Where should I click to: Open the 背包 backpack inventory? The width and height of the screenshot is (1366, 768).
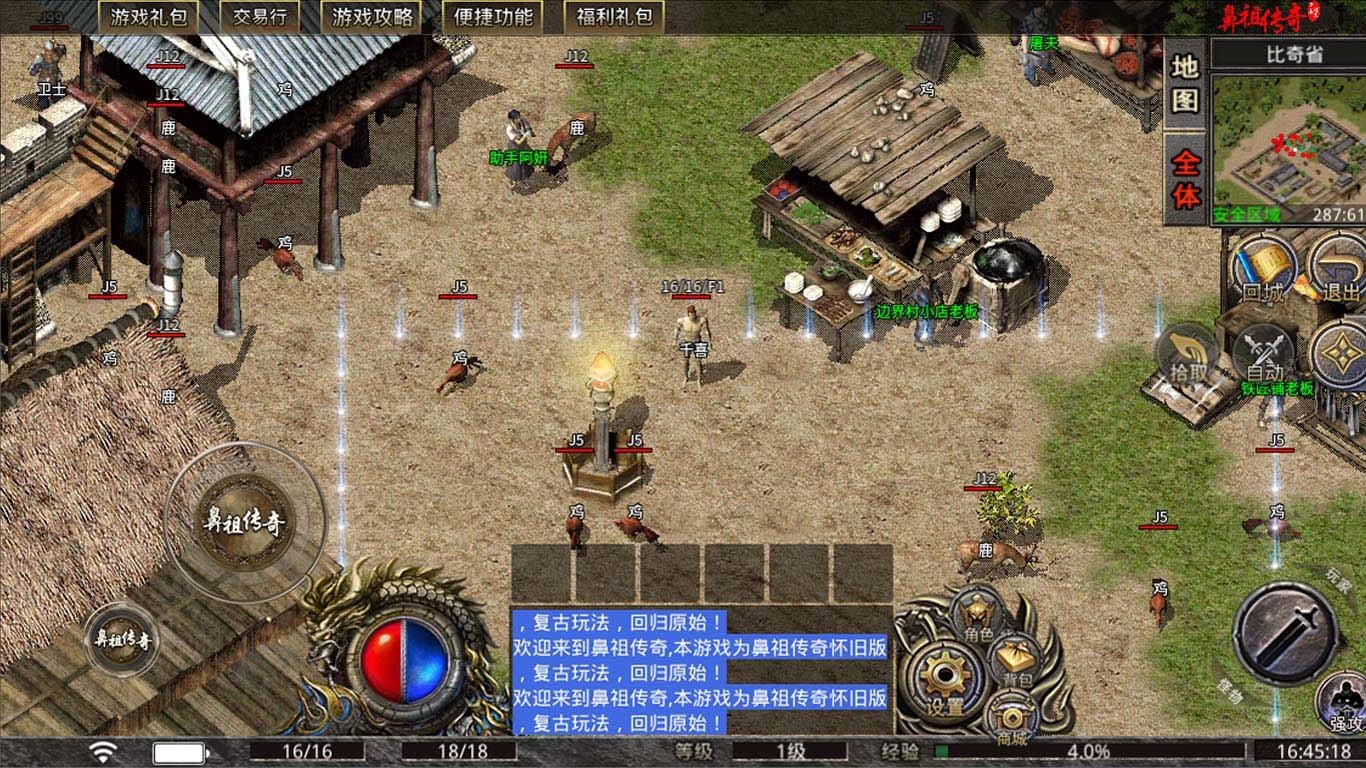(x=1017, y=662)
